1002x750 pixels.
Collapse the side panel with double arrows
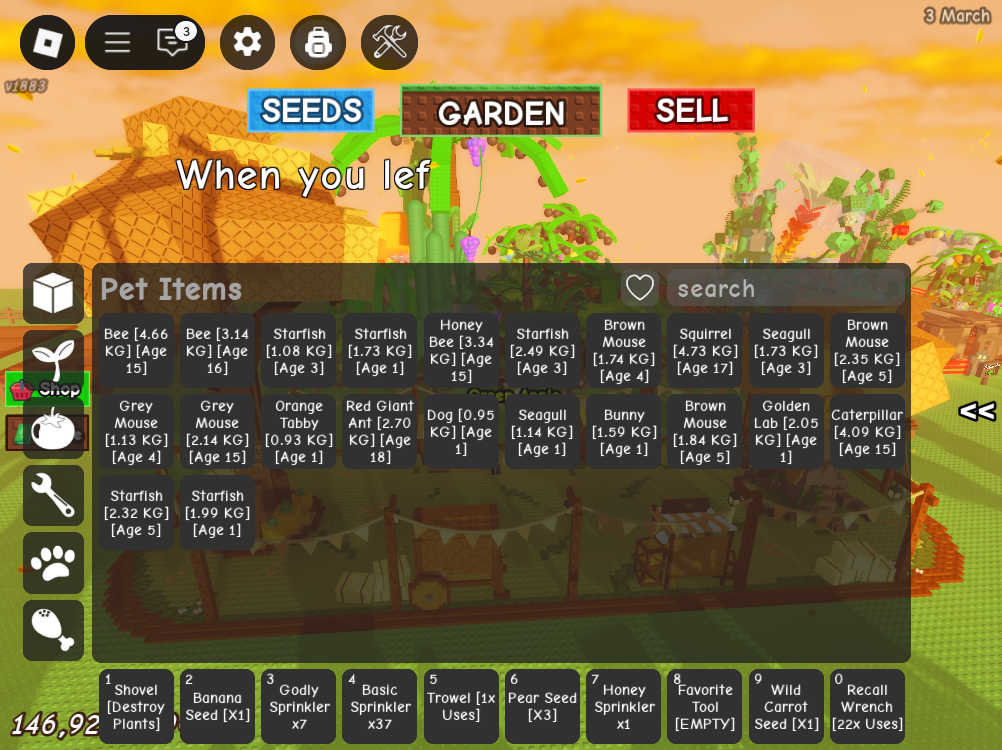pos(977,411)
